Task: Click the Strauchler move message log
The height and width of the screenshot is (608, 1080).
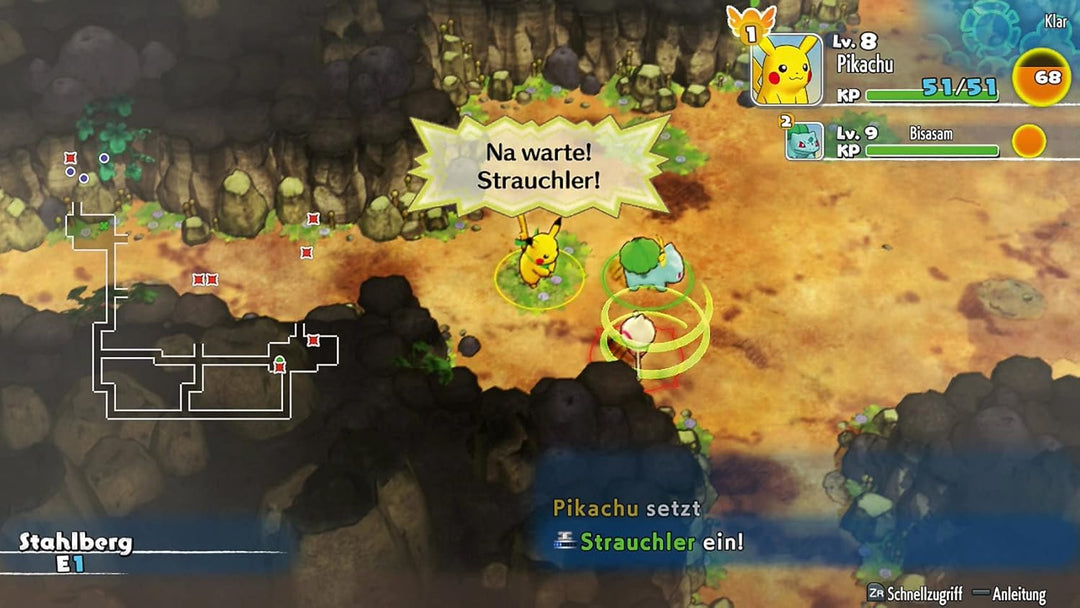Action: point(648,527)
